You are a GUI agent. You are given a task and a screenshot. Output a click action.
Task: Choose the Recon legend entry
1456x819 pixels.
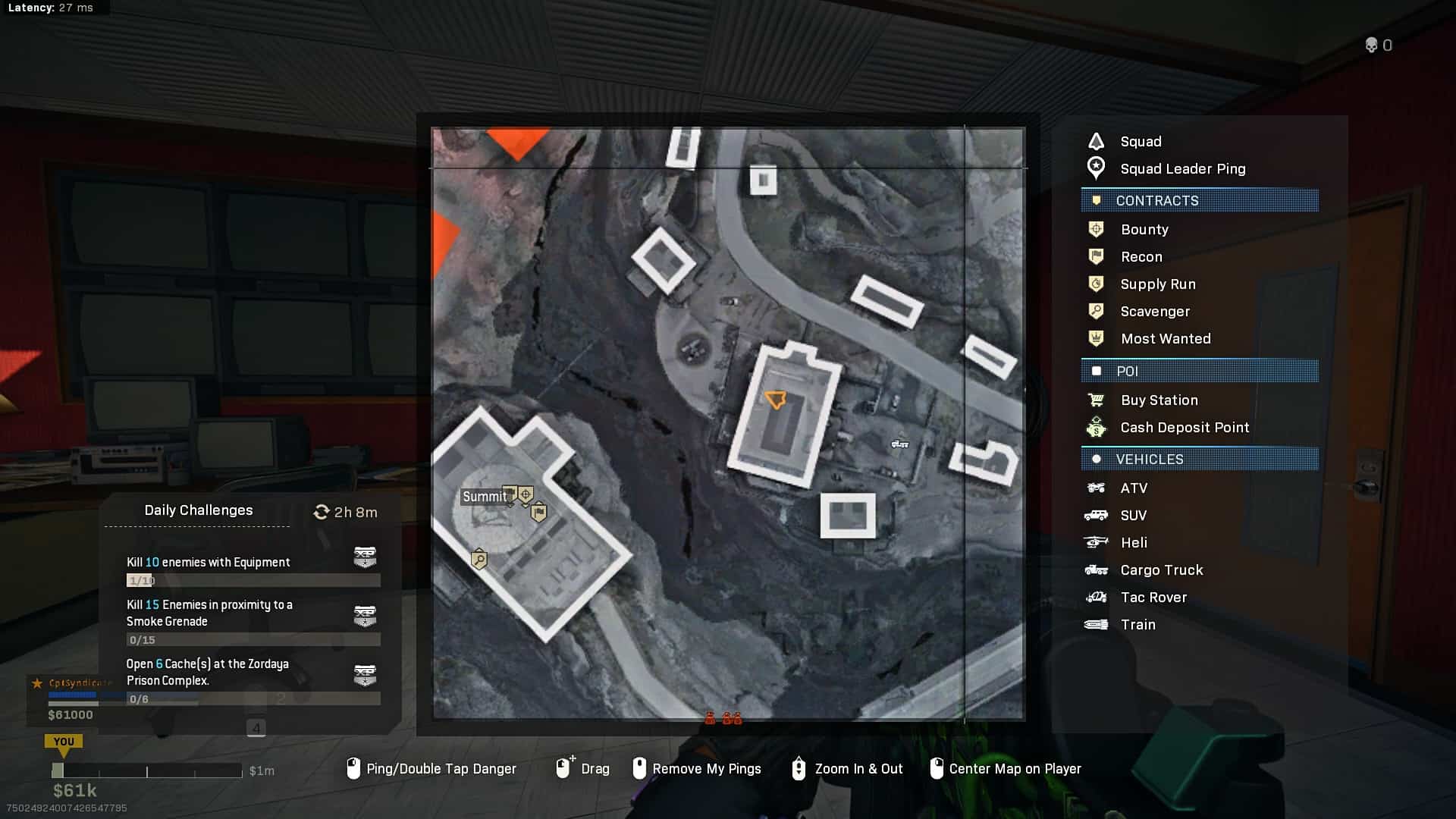[x=1141, y=257]
